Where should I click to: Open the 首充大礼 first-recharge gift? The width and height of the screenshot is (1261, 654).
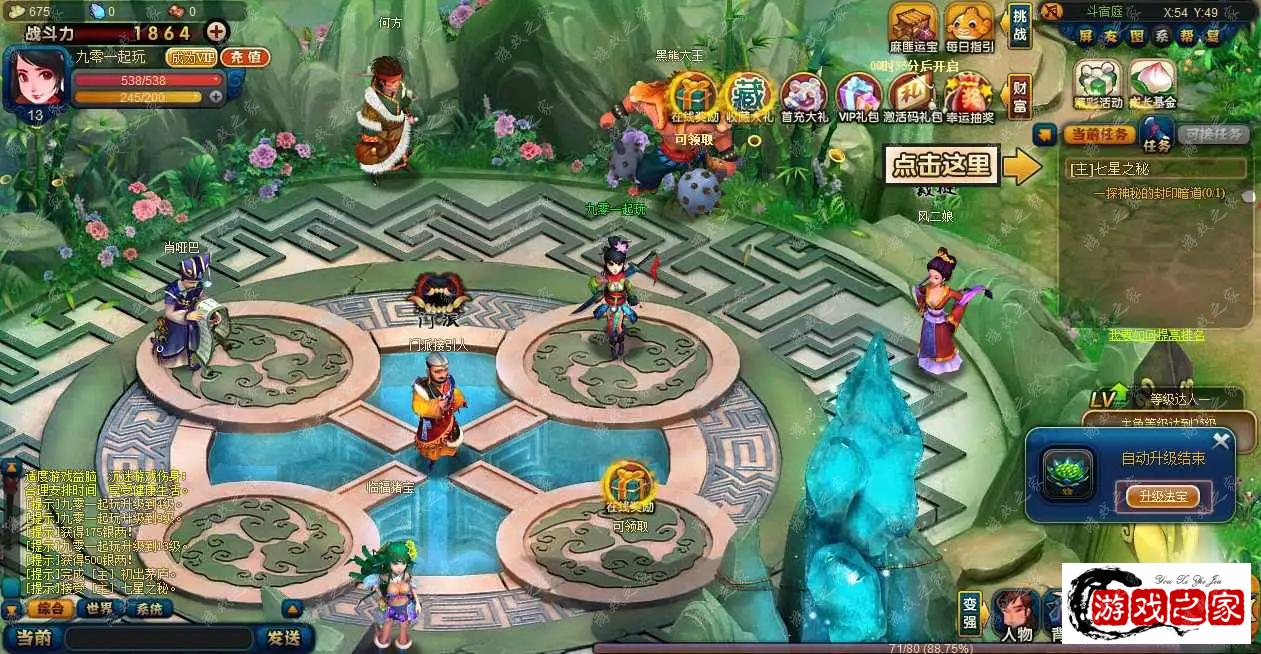[804, 97]
